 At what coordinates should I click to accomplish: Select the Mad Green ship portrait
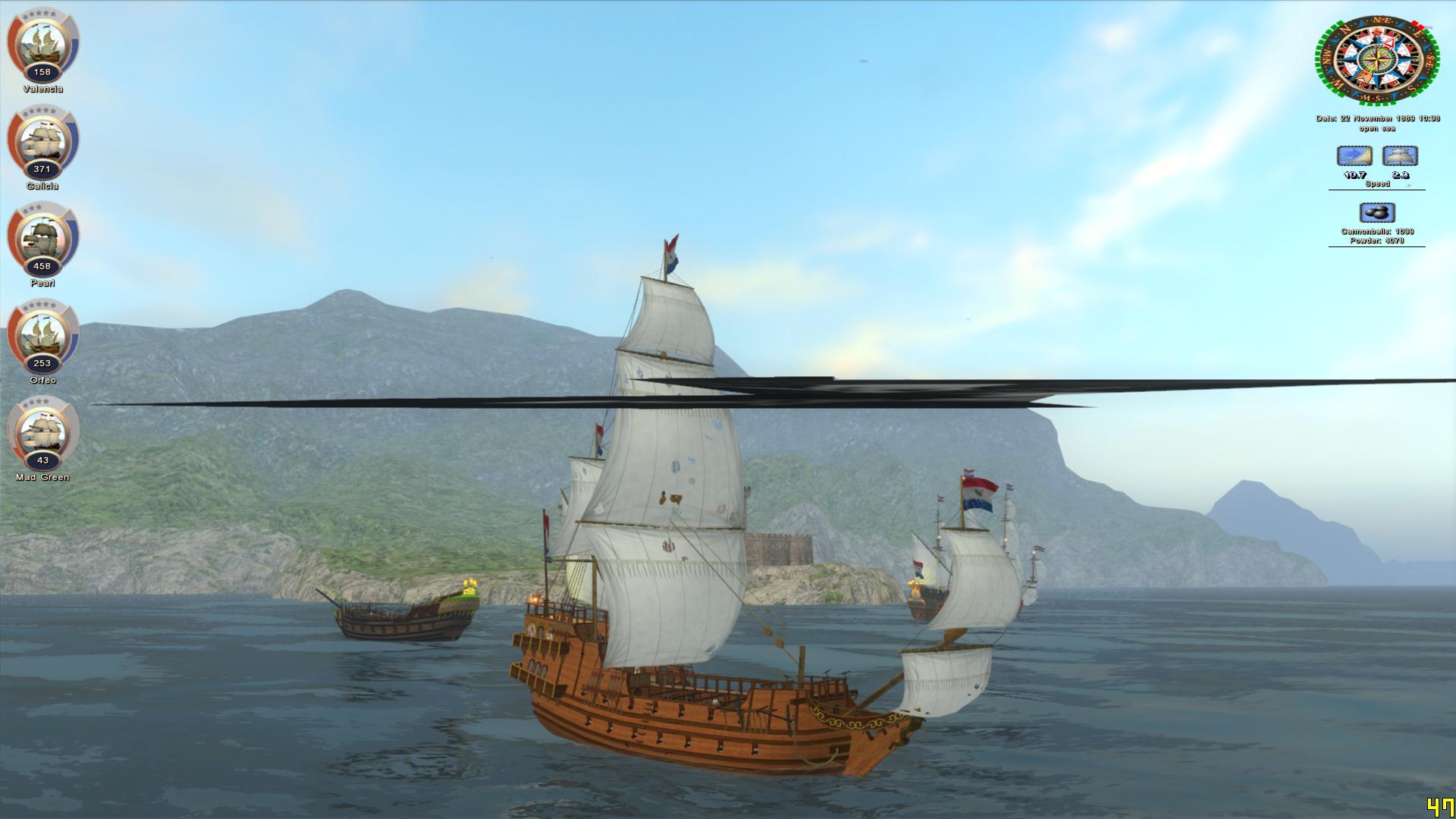click(42, 432)
